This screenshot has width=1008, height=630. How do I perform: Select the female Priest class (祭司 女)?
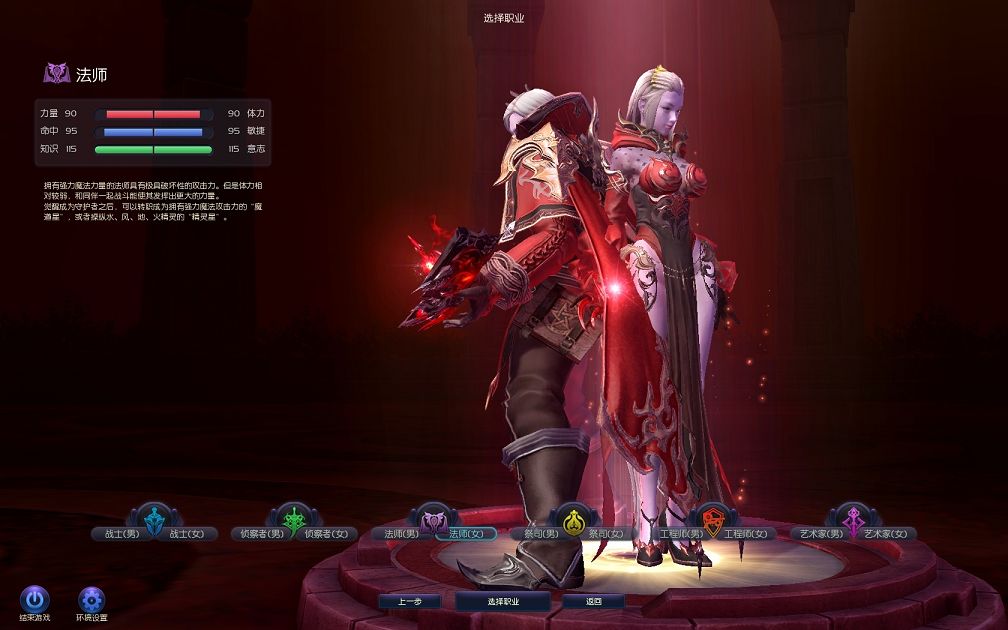coord(606,534)
